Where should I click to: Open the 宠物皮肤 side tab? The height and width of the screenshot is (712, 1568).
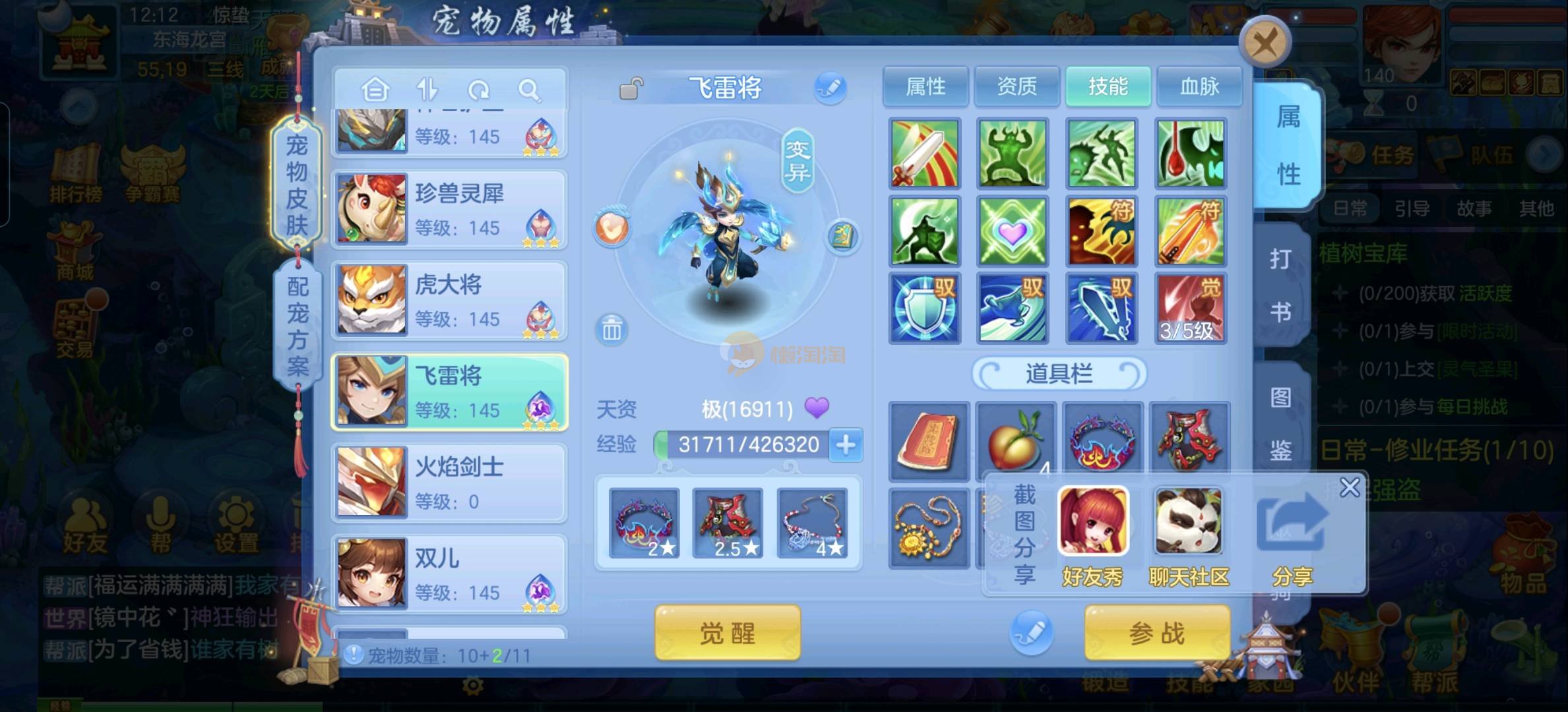coord(297,185)
